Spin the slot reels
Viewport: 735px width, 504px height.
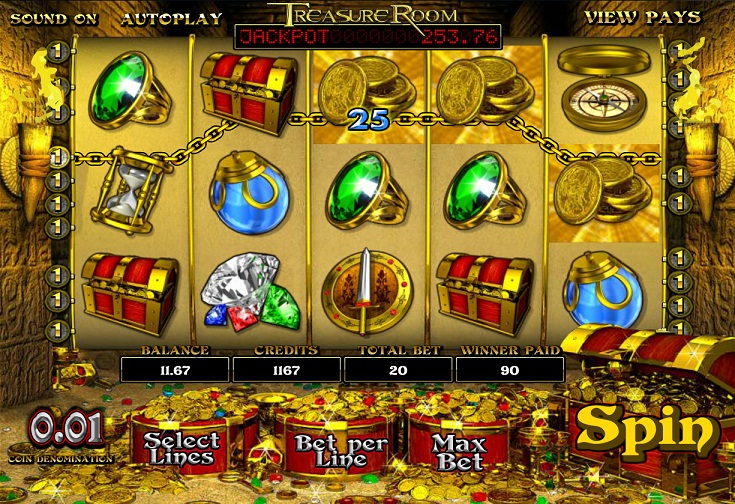point(648,429)
